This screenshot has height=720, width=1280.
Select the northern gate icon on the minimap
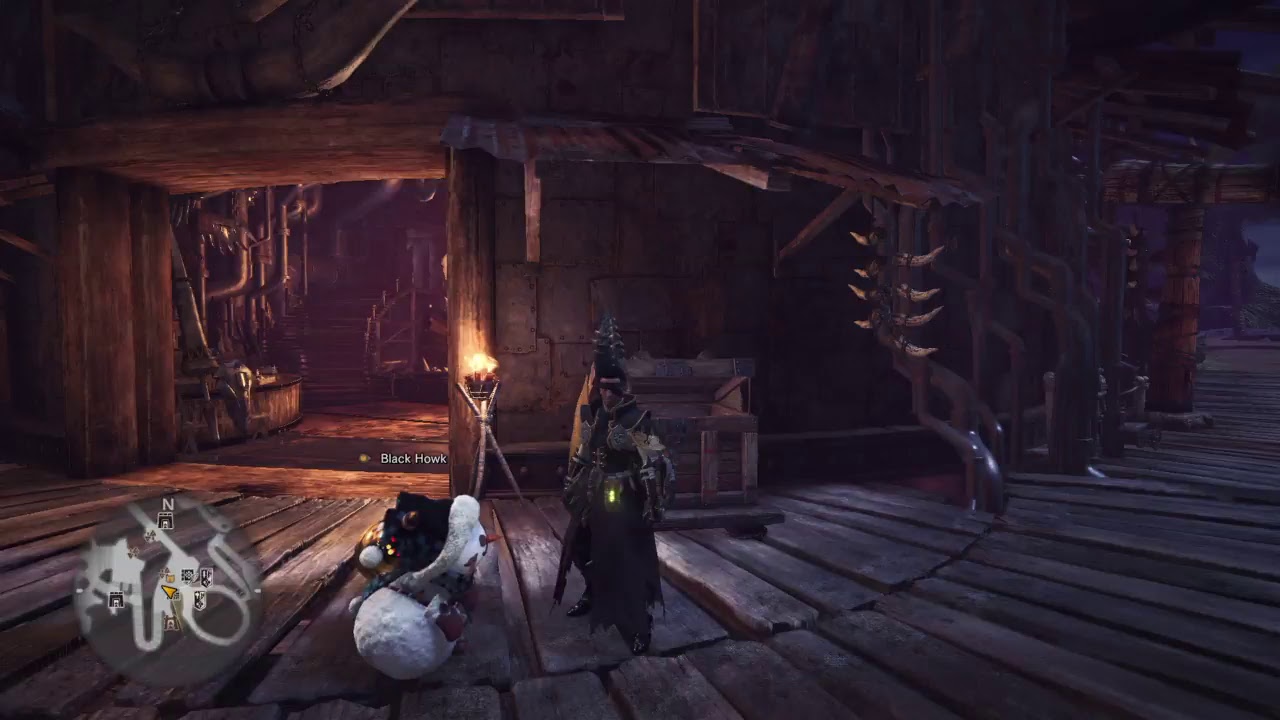pos(165,521)
